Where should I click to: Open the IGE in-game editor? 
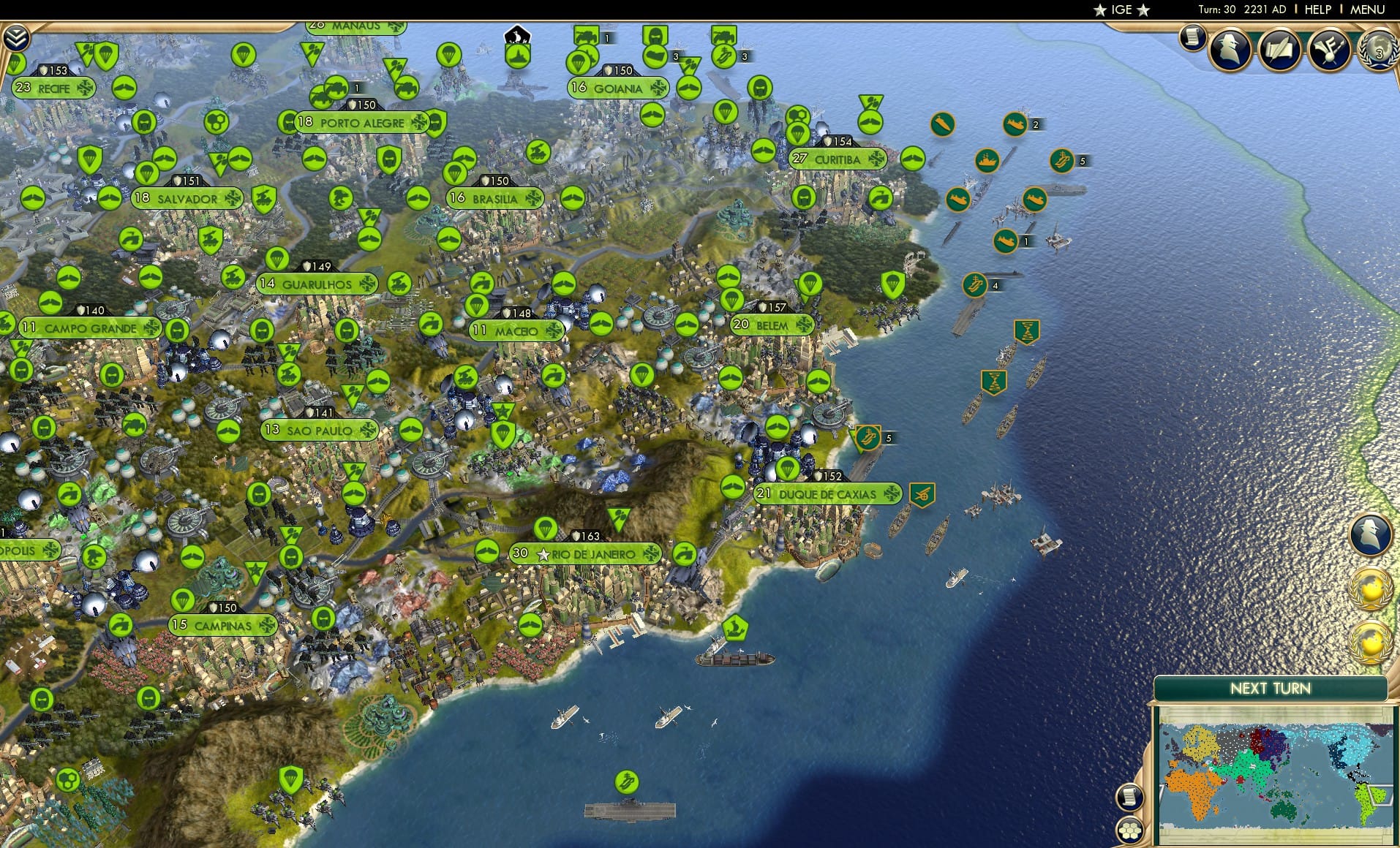[1121, 10]
